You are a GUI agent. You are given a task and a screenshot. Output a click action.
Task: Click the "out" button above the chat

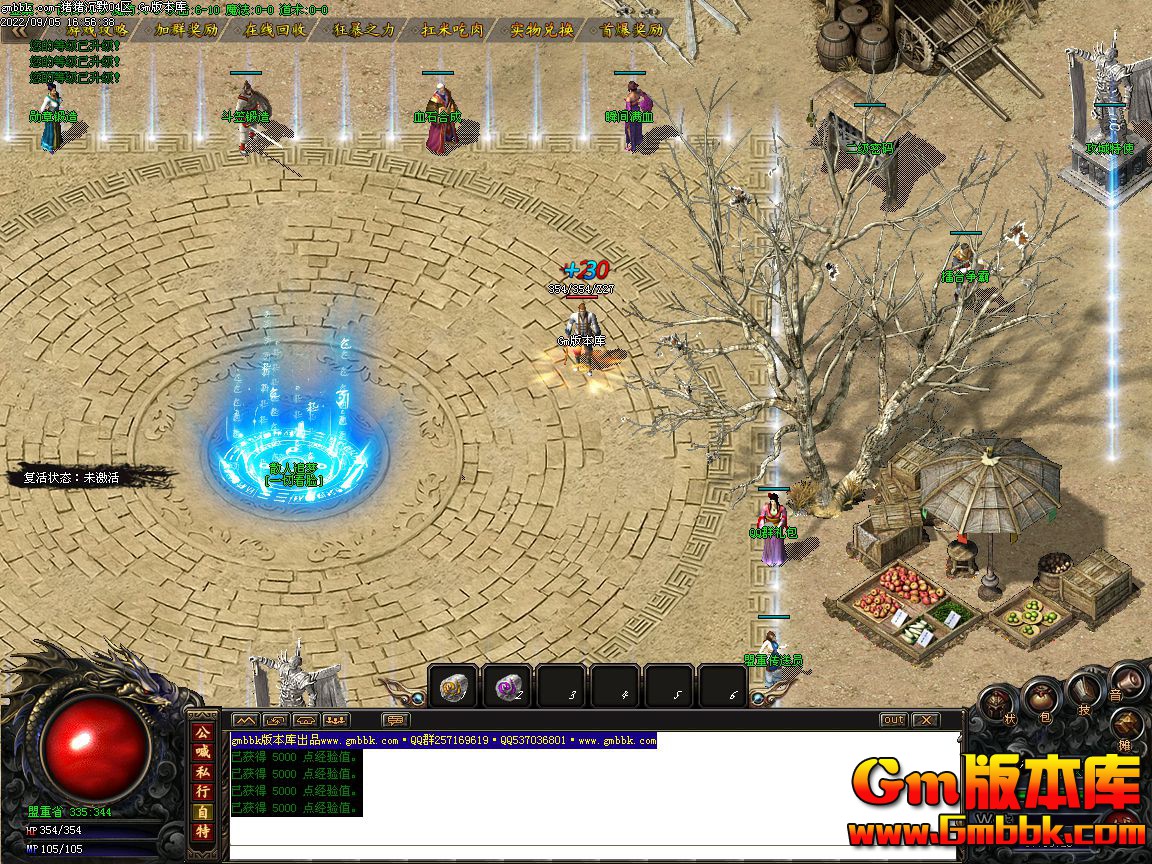(893, 720)
